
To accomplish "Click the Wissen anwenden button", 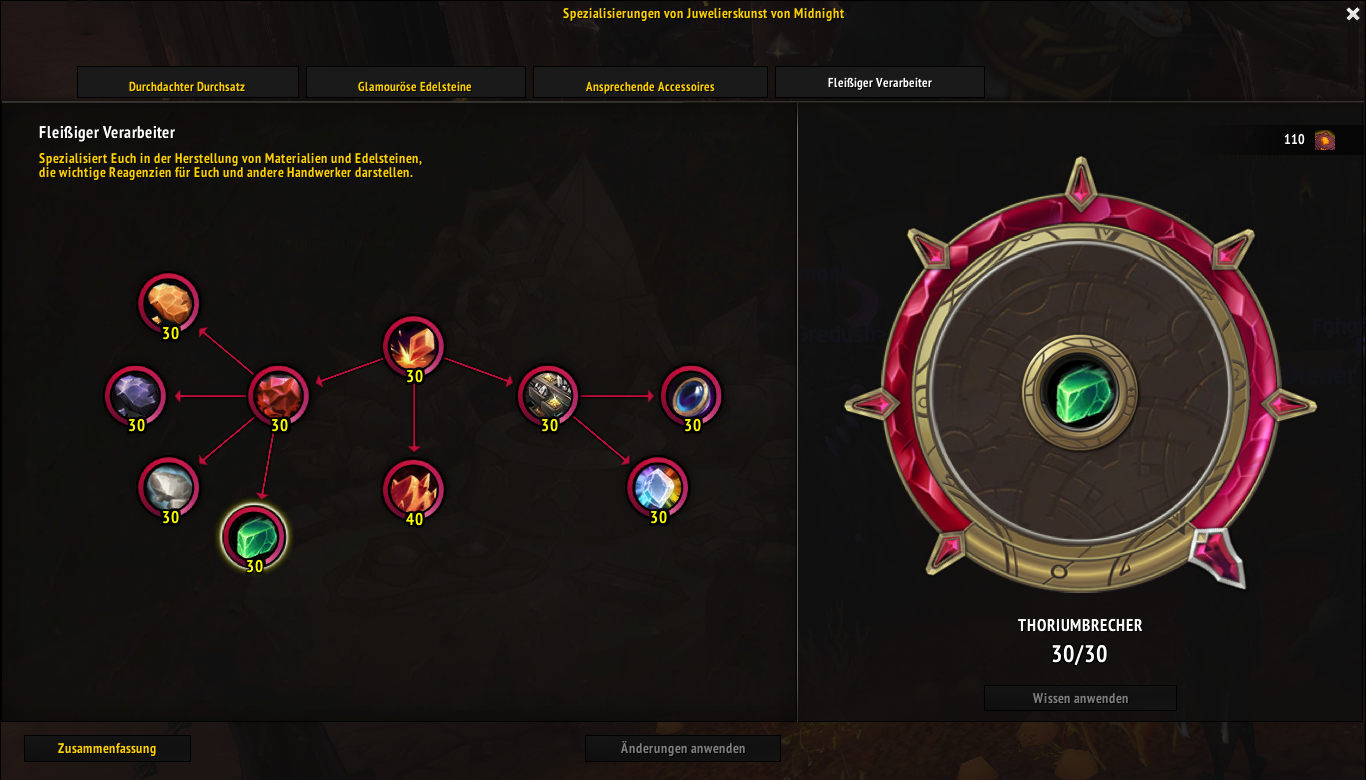I will [x=1080, y=698].
